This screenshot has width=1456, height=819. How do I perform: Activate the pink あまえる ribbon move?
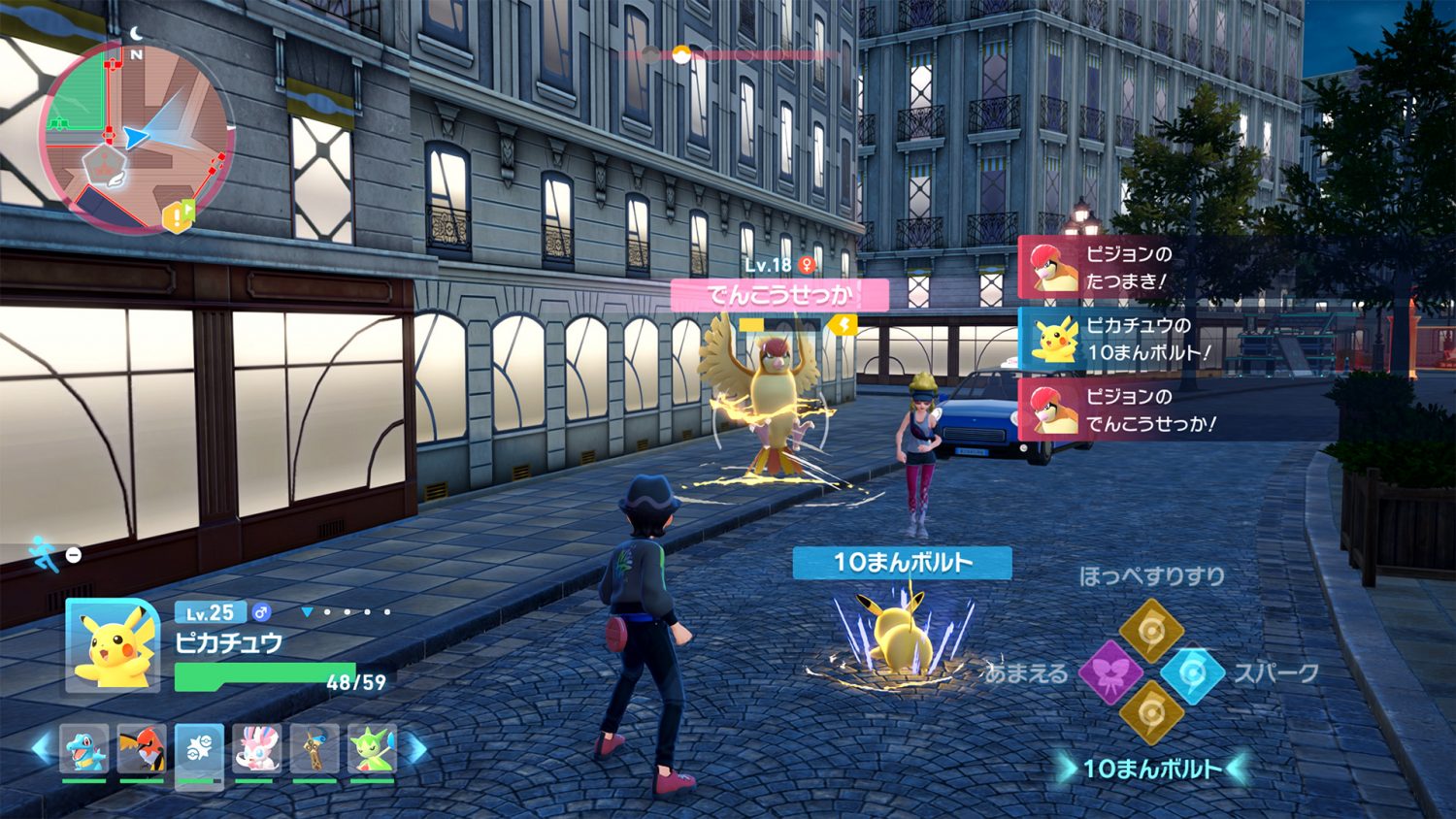tap(1111, 672)
